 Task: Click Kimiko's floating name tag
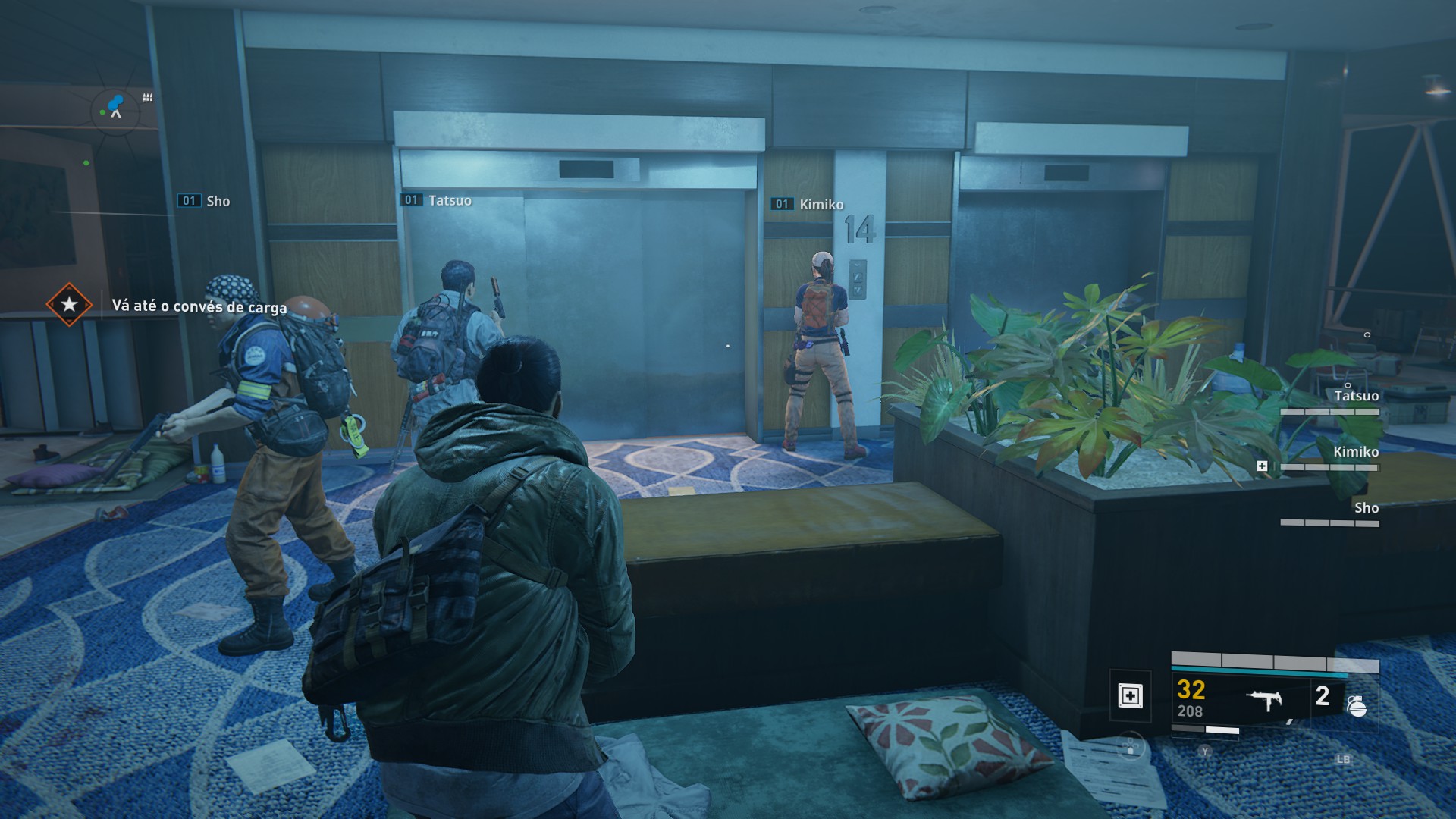pos(821,204)
